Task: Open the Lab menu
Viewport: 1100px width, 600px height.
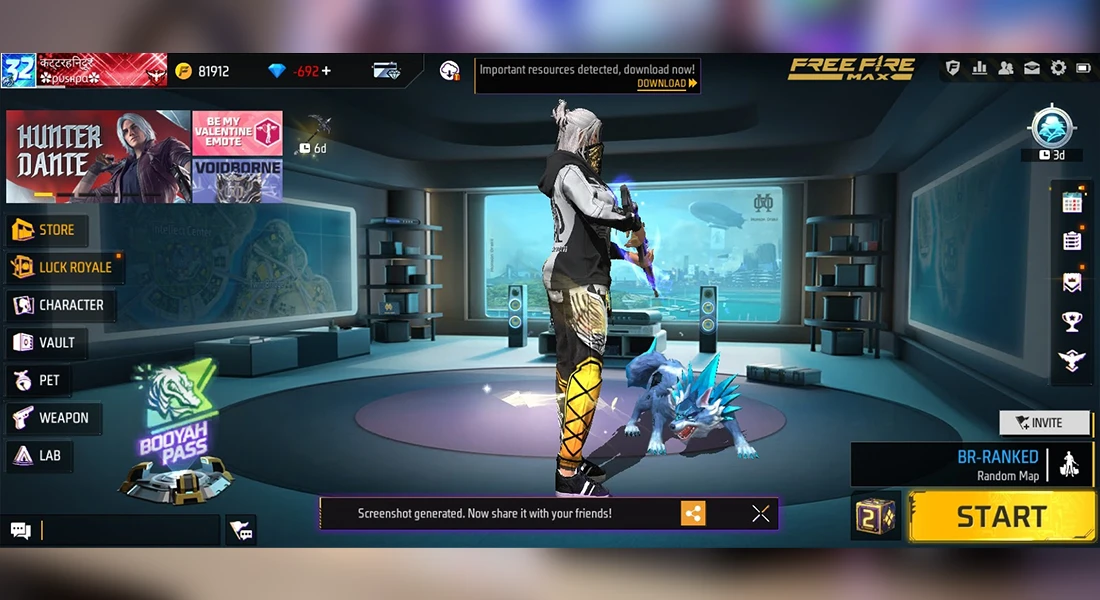Action: click(39, 456)
